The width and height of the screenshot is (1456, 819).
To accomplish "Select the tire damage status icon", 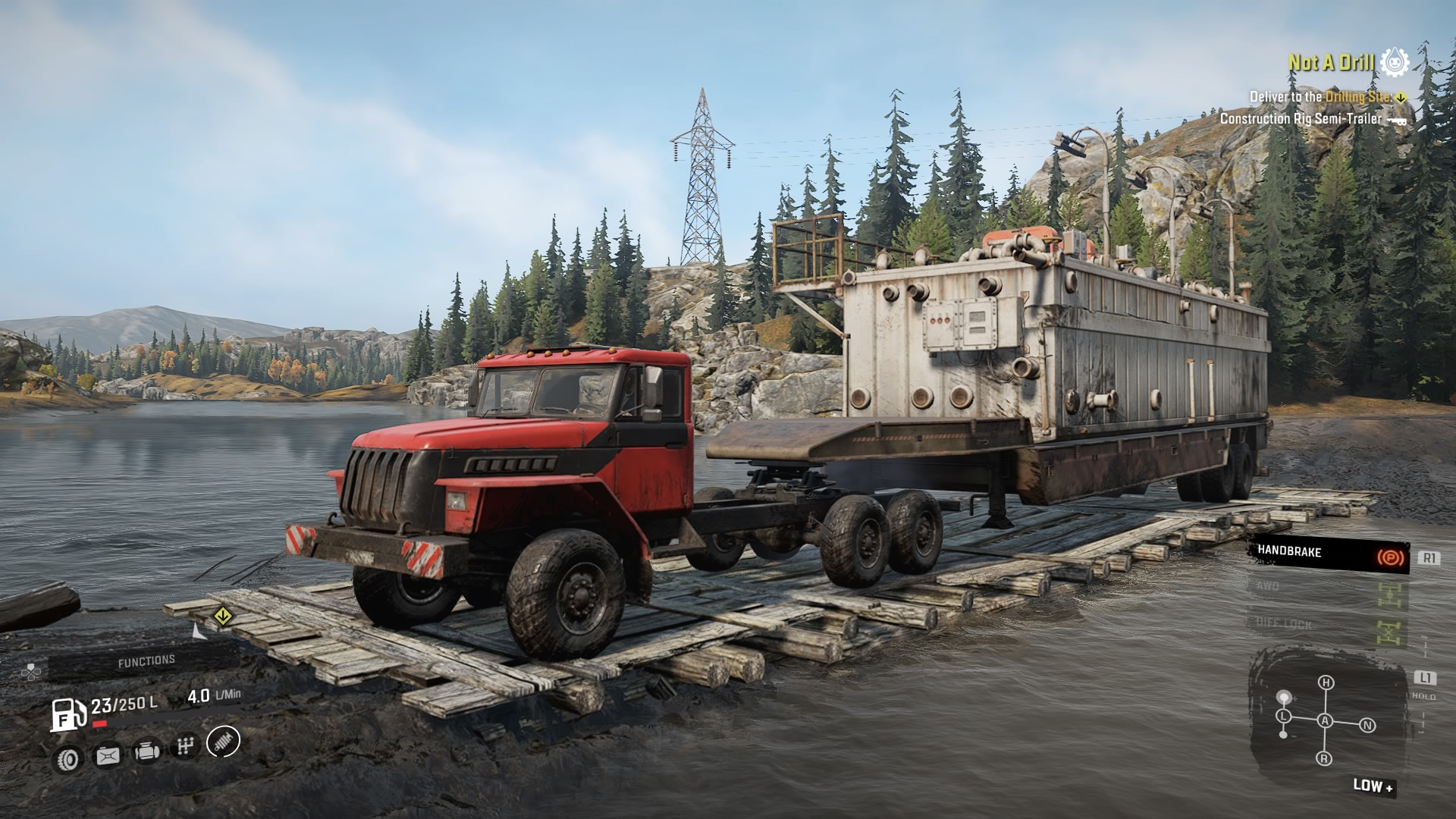I will (x=70, y=758).
